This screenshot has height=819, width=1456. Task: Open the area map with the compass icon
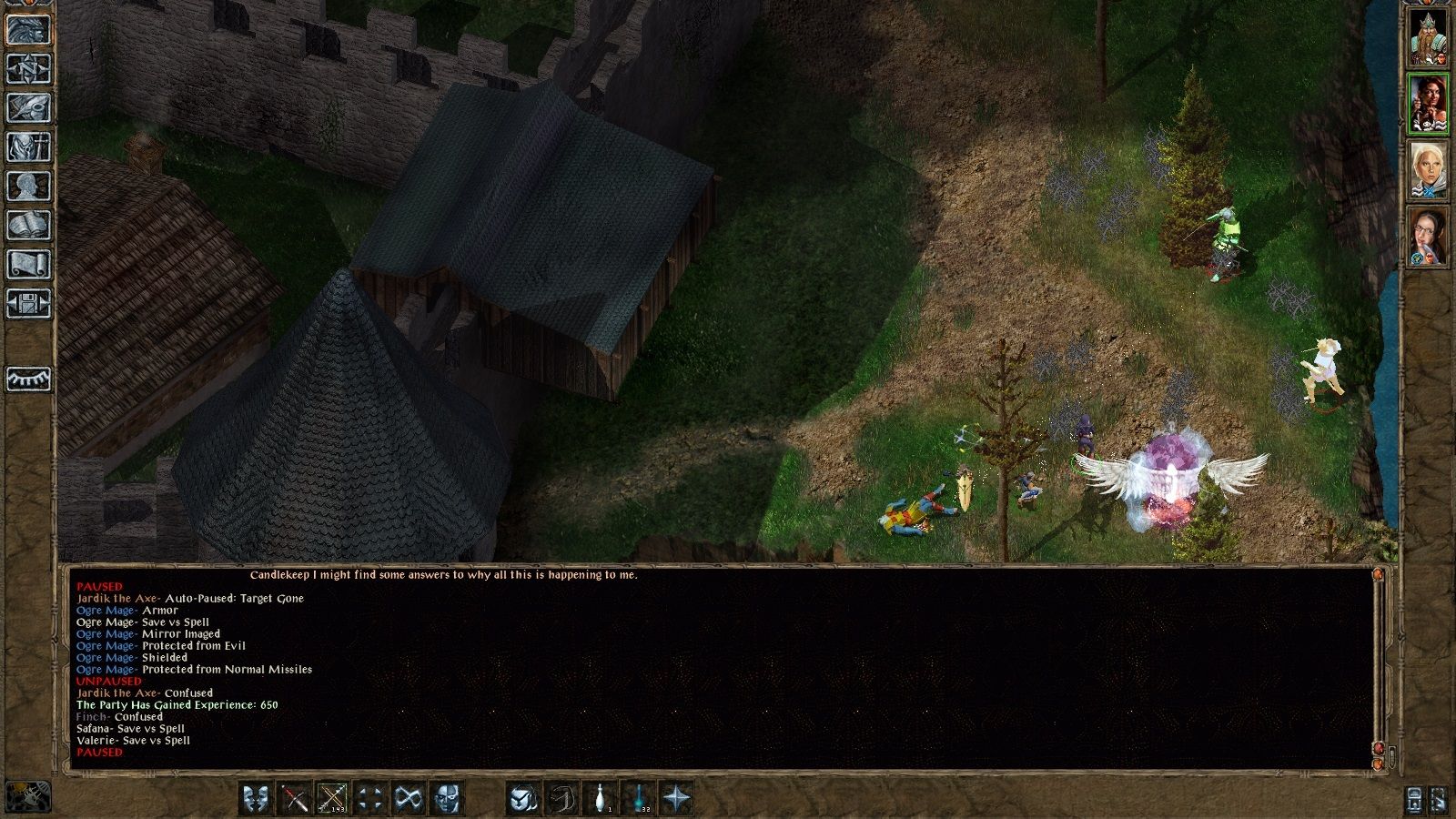point(27,71)
